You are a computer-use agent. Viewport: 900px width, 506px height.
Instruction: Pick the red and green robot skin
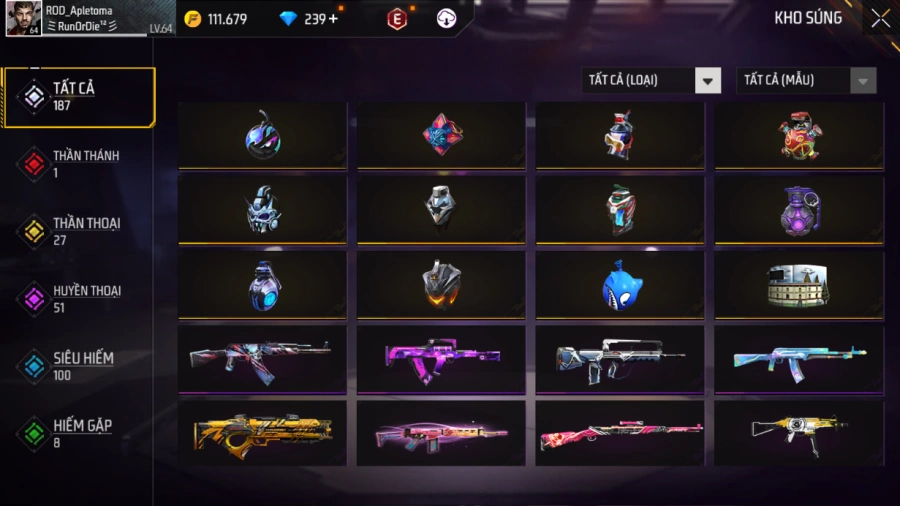pyautogui.click(x=799, y=135)
